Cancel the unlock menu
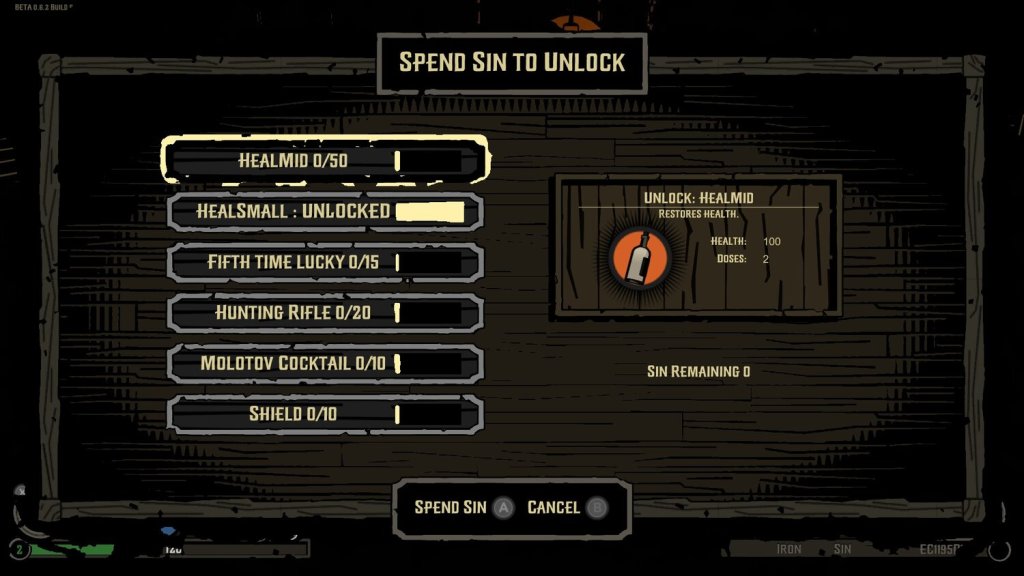The height and width of the screenshot is (576, 1024). pos(566,508)
